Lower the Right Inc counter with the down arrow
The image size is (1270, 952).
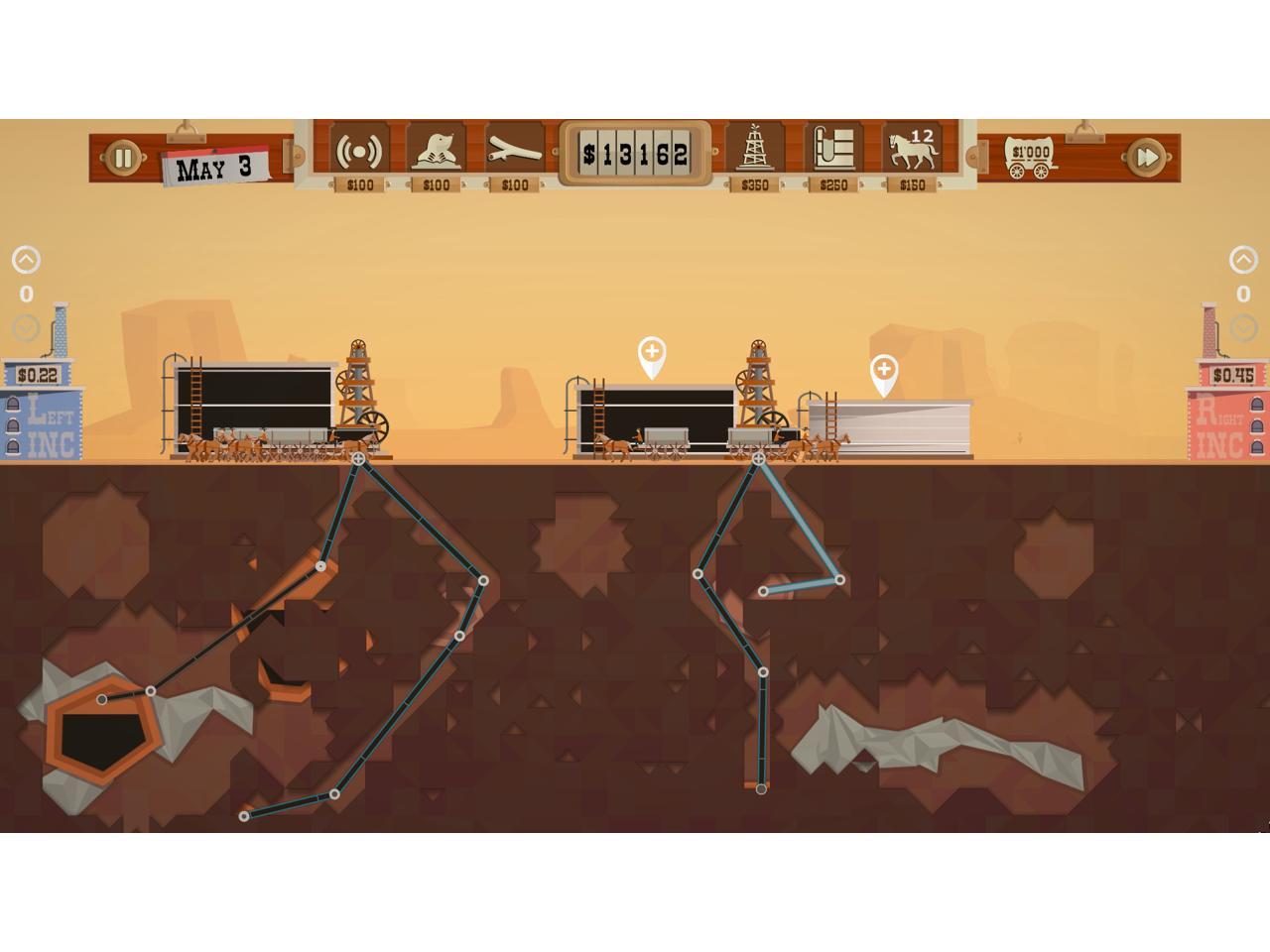pos(1243,327)
